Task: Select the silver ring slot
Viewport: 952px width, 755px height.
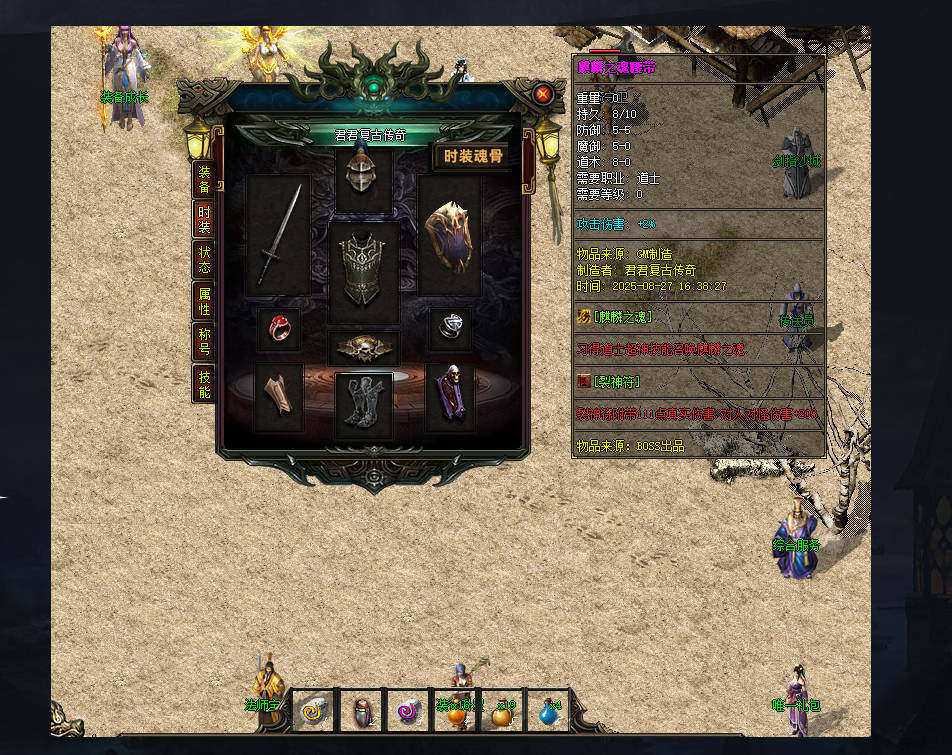Action: (x=450, y=328)
